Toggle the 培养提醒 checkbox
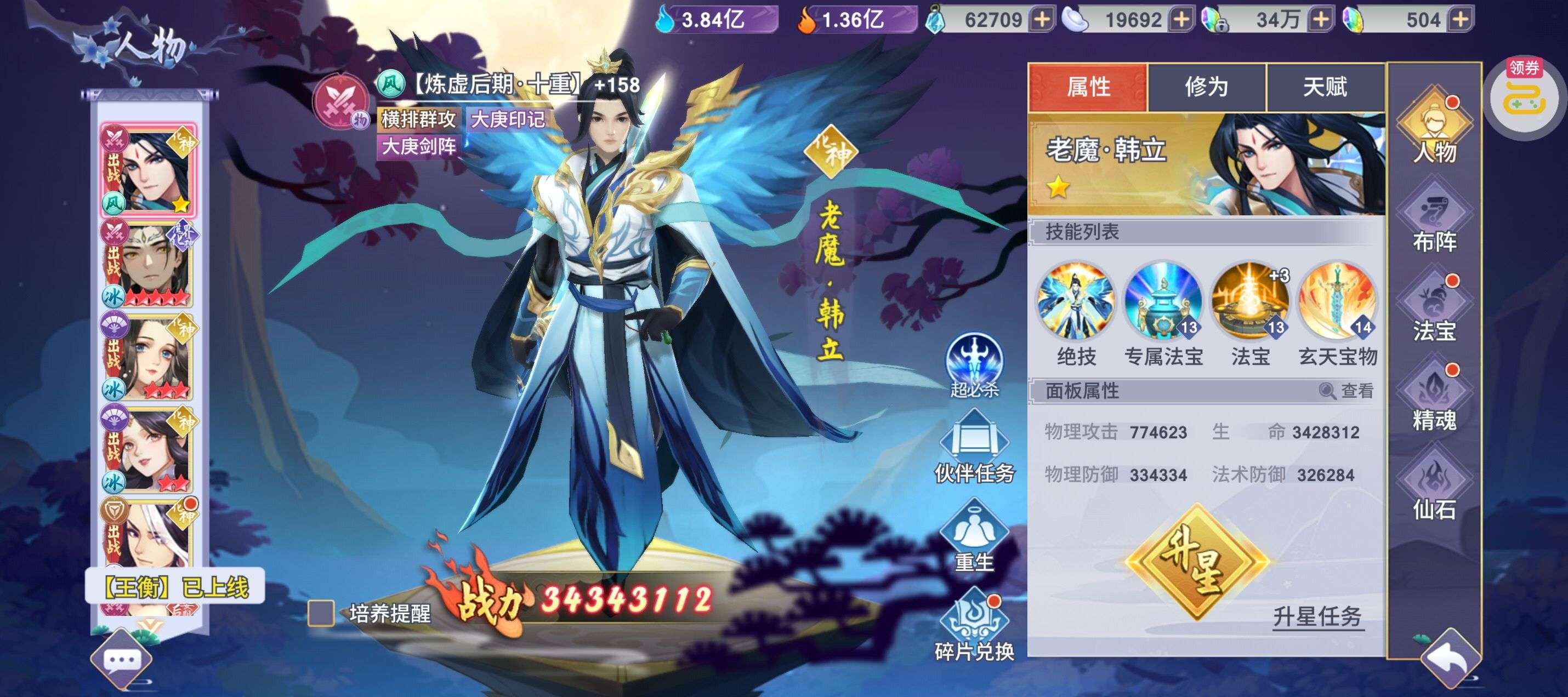1568x697 pixels. (x=321, y=613)
